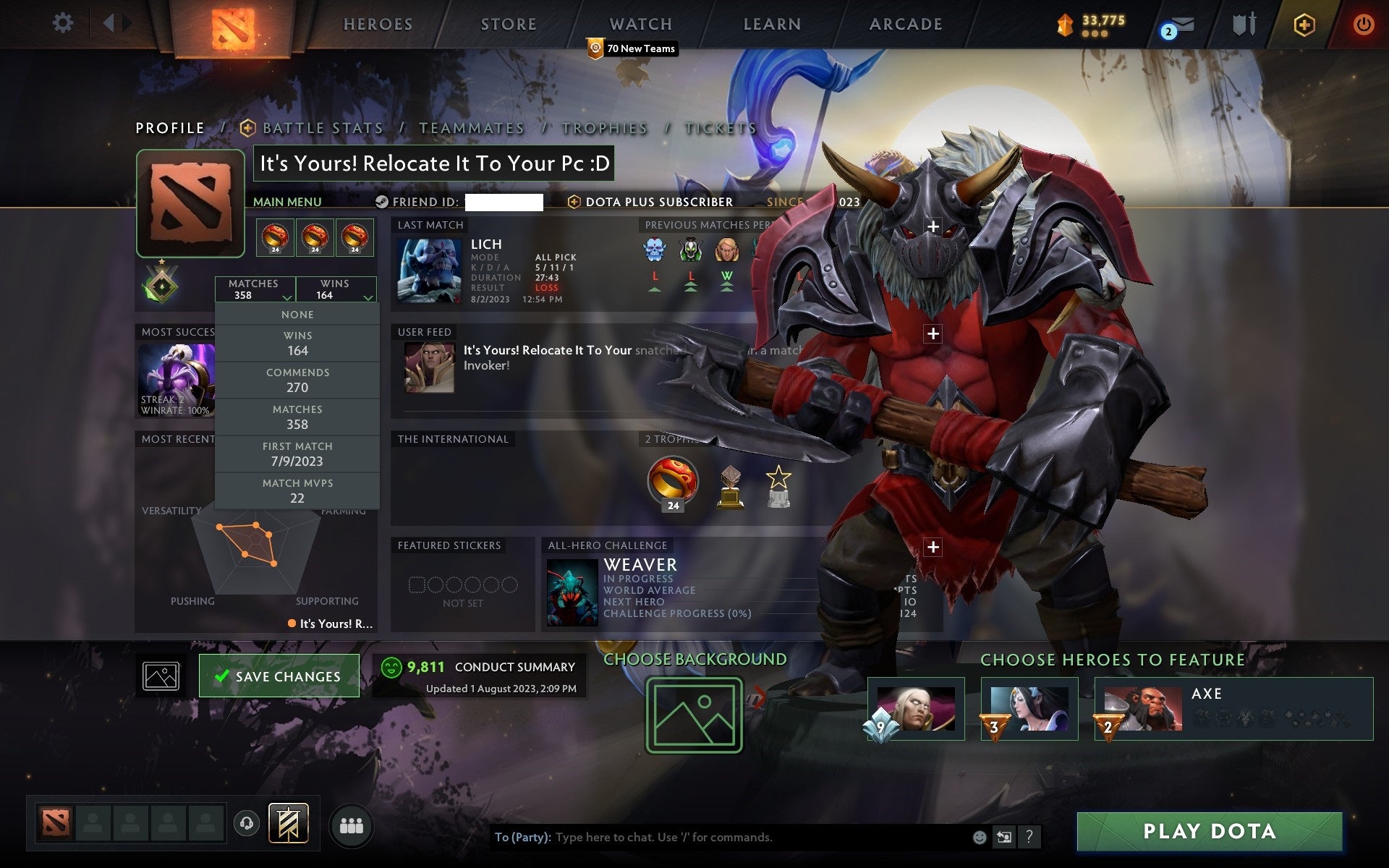The image size is (1389, 868).
Task: Click the guild banner icon near party slots
Action: pos(287,822)
